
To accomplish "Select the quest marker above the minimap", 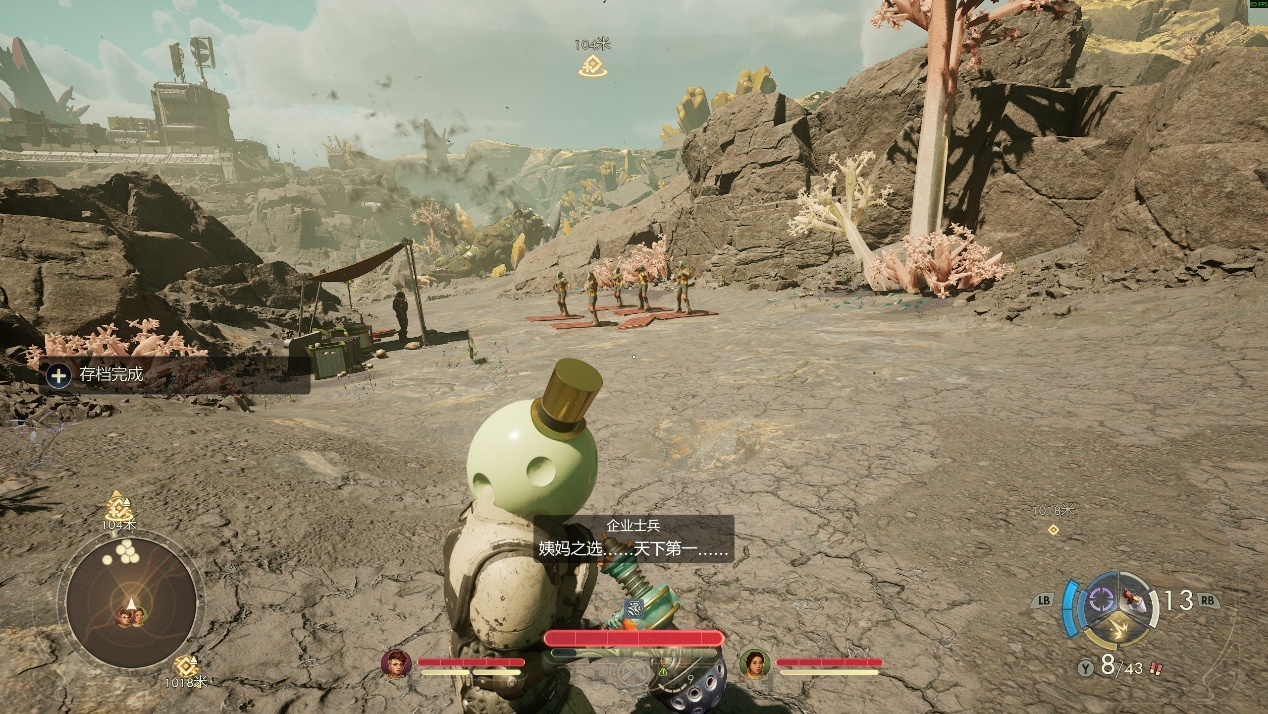I will pos(119,506).
